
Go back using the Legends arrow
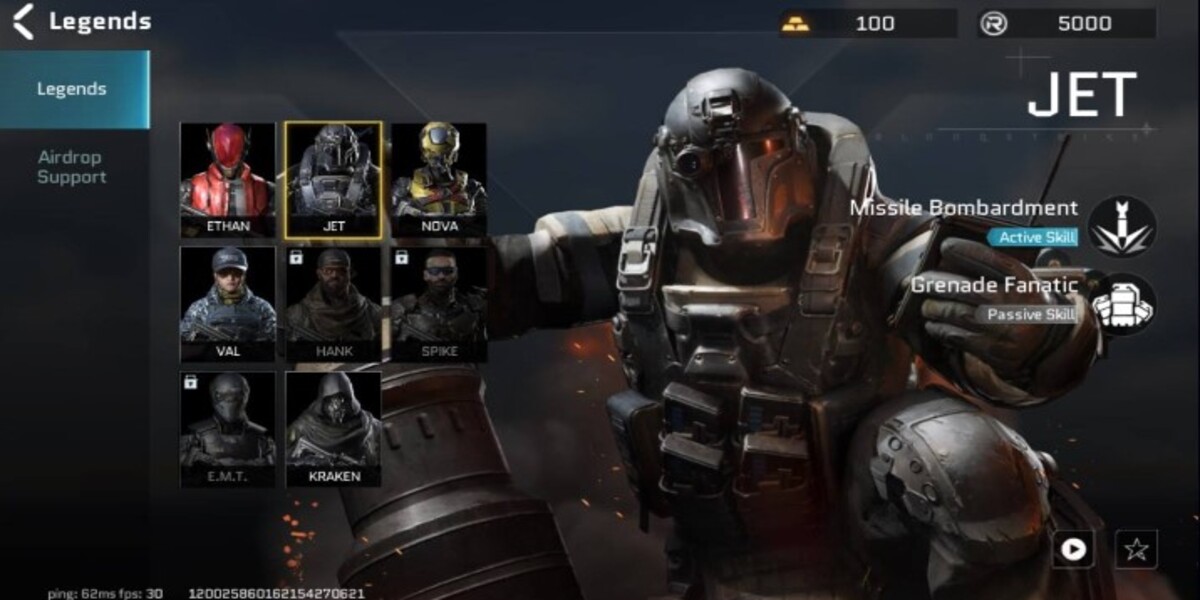point(23,21)
